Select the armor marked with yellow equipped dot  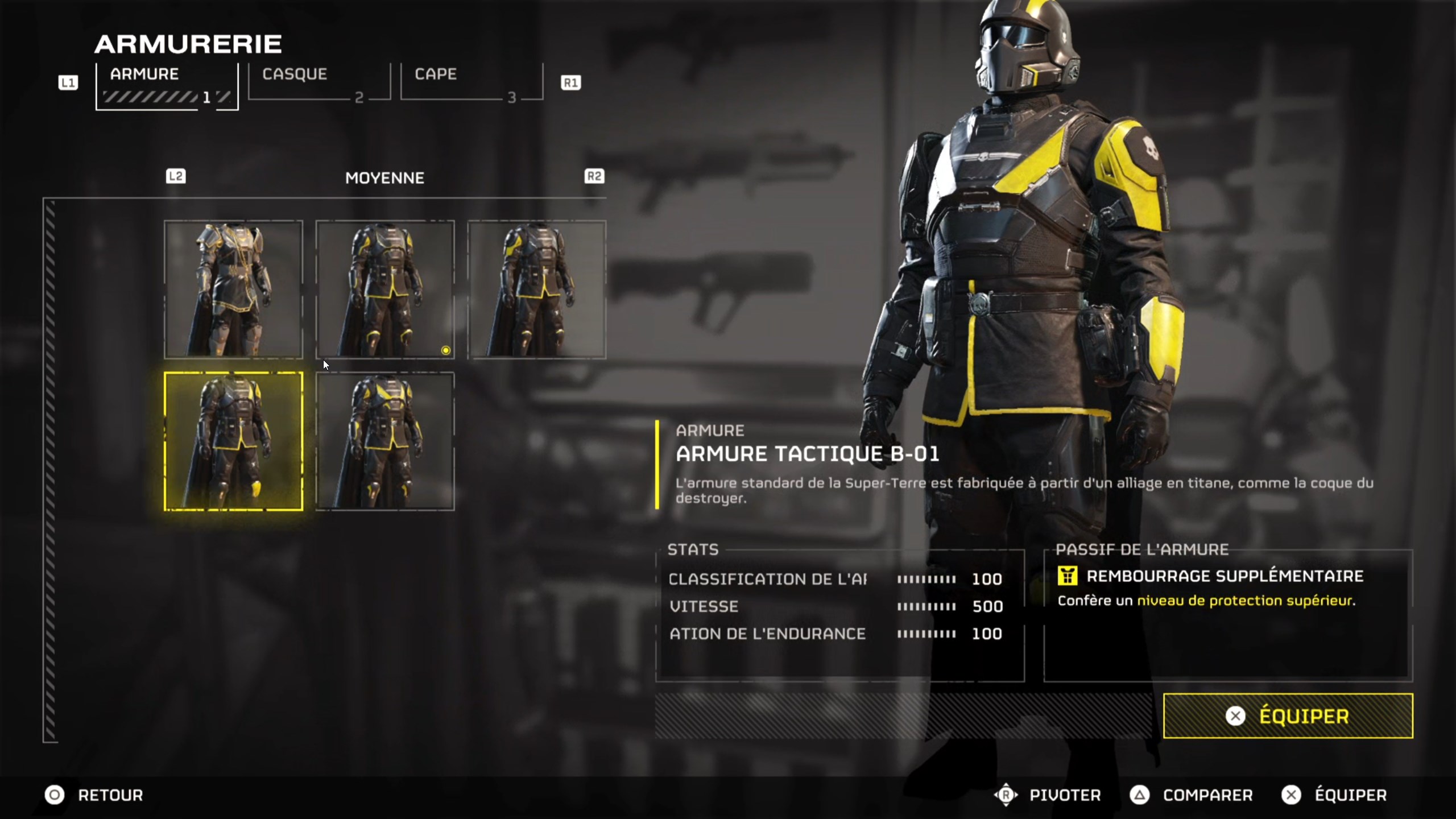click(385, 289)
